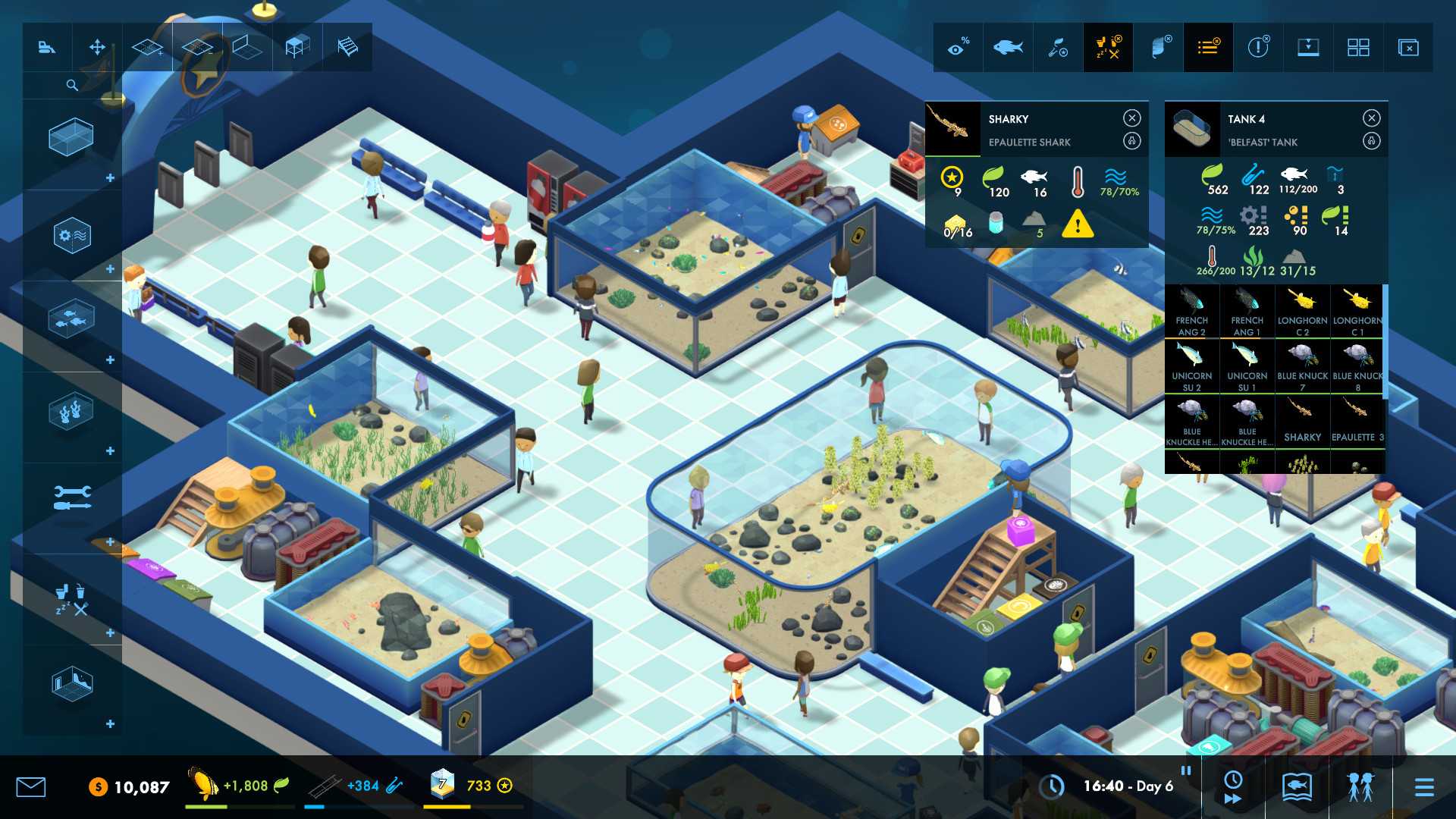Toggle the notifications alert overlay
Viewport: 1456px width, 819px height.
1257,47
